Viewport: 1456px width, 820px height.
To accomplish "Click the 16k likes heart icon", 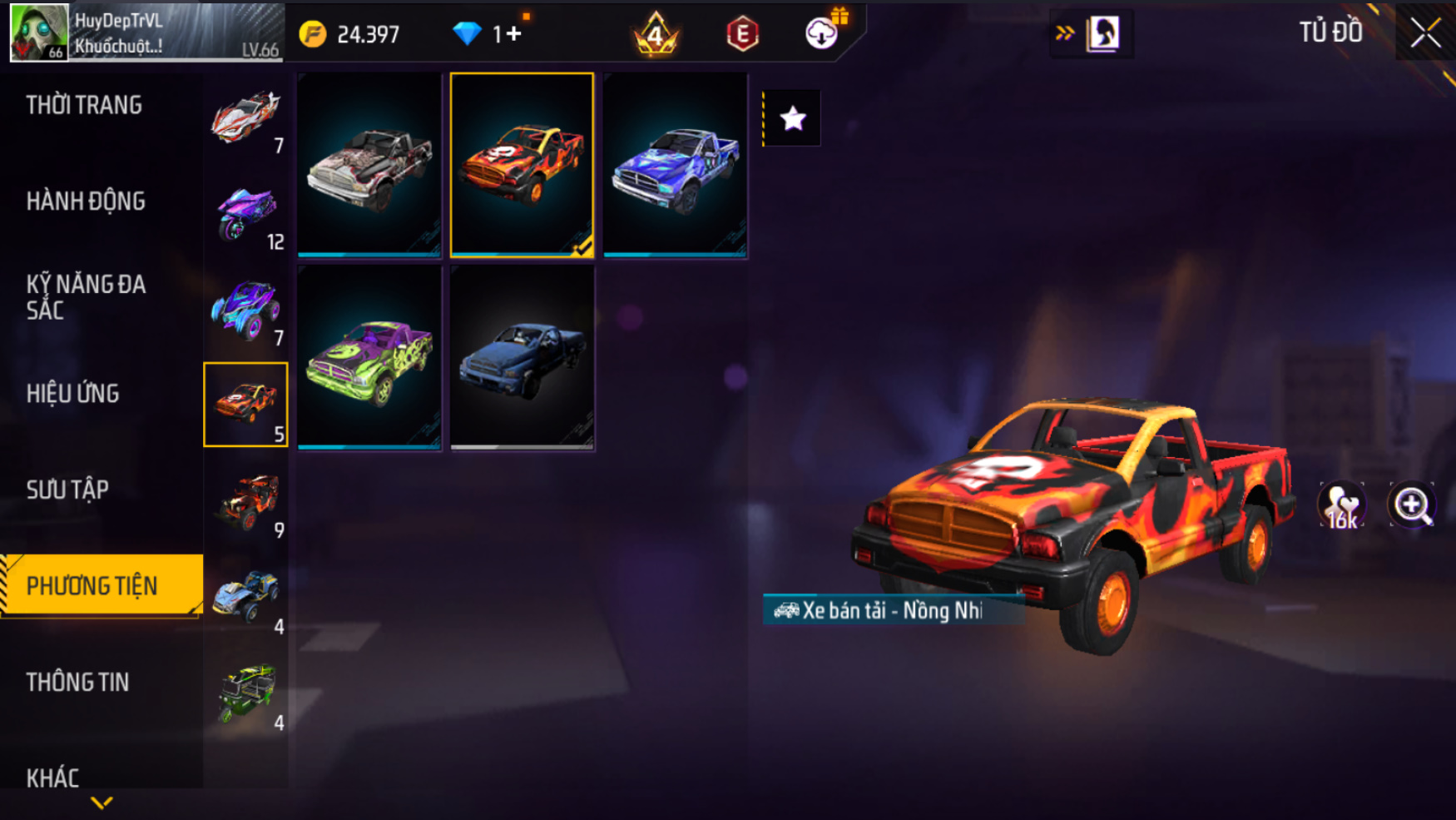I will (1341, 505).
